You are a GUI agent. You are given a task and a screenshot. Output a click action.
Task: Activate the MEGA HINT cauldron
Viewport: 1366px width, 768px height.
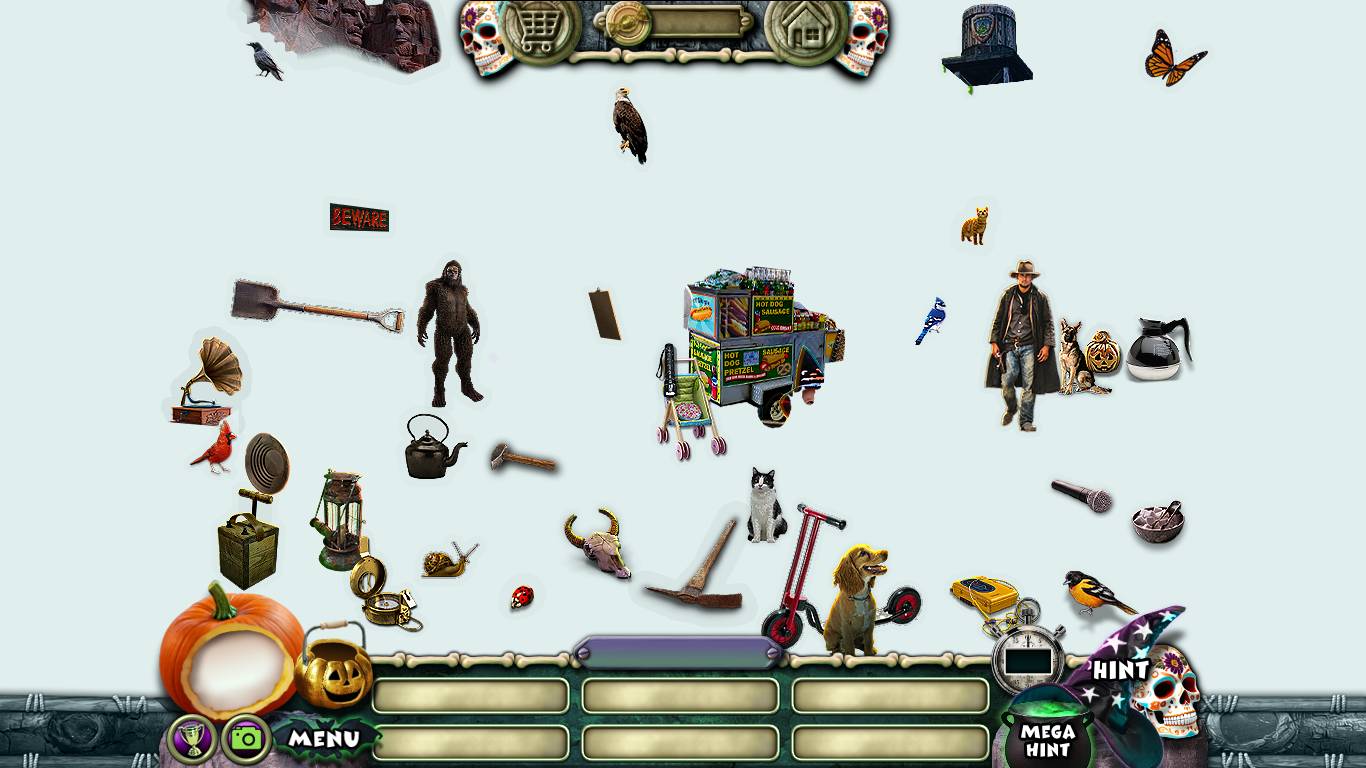point(1045,738)
